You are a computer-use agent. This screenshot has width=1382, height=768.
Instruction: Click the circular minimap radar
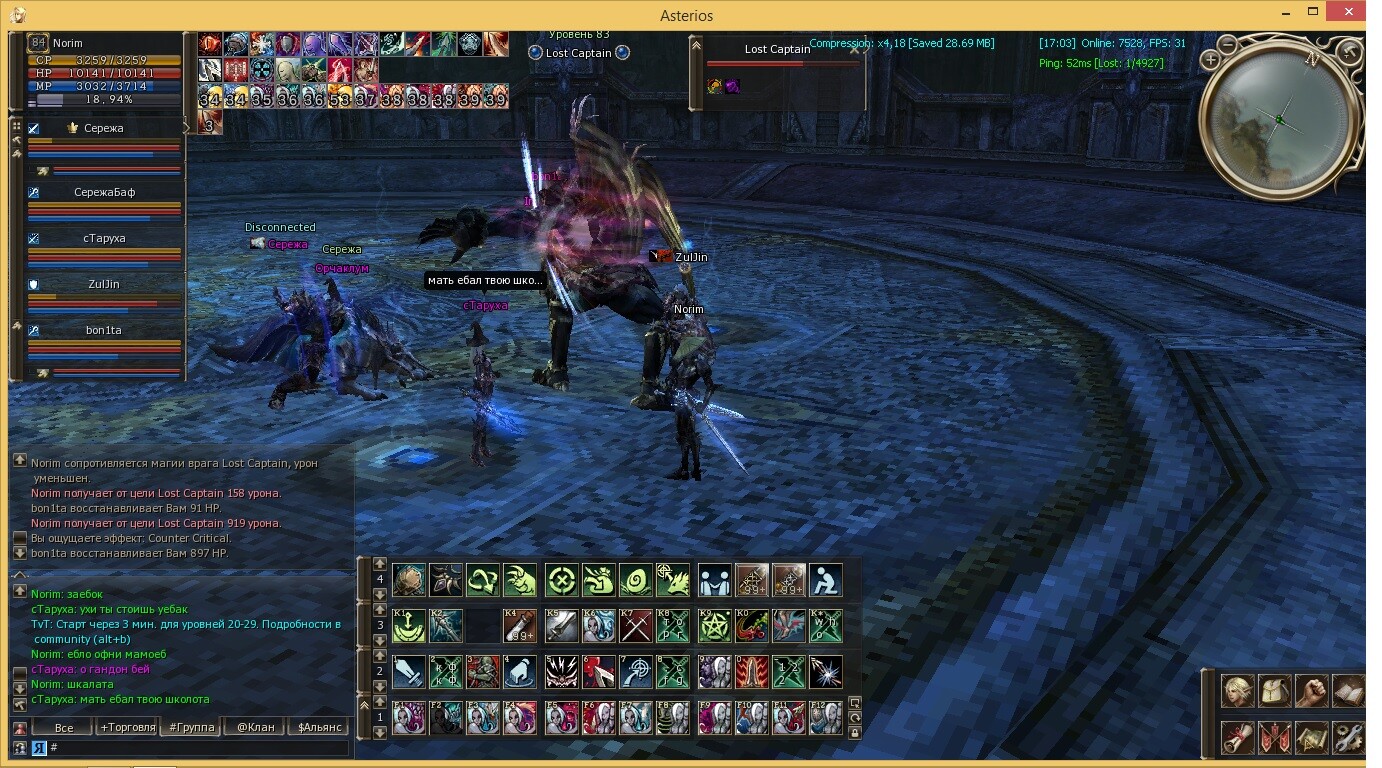point(1280,118)
